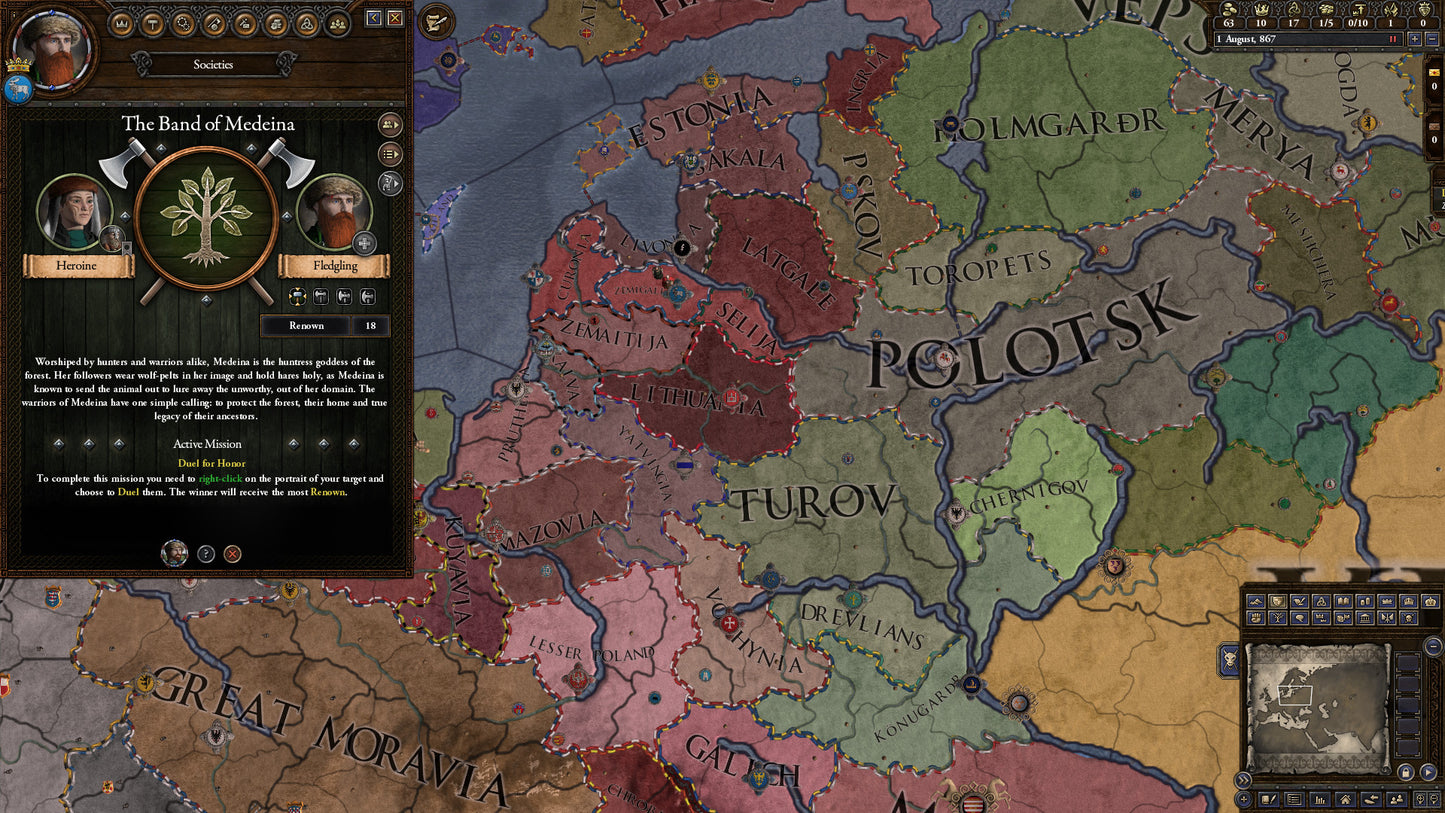Image resolution: width=1445 pixels, height=813 pixels.
Task: Jump to your capital with the home icon
Action: point(1345,800)
